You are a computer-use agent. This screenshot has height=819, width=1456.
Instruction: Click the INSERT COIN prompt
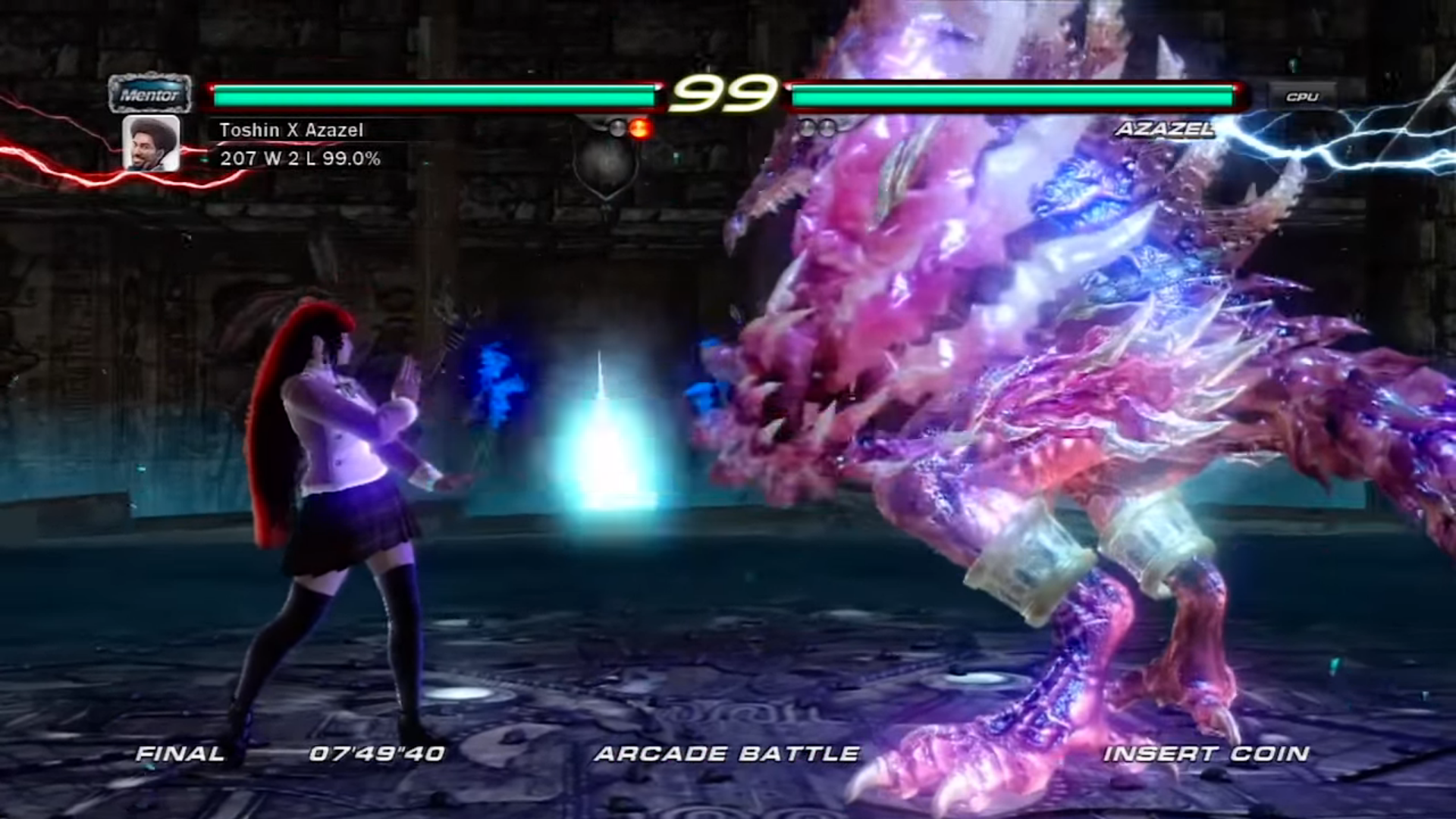tap(1204, 754)
